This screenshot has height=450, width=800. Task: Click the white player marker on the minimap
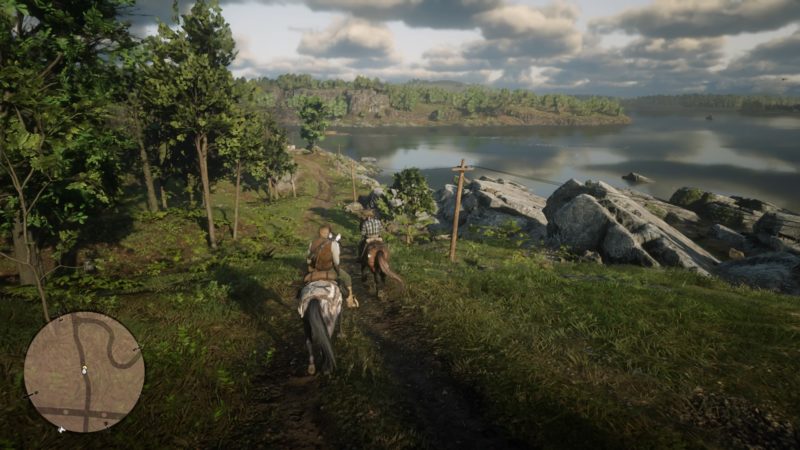(x=83, y=369)
